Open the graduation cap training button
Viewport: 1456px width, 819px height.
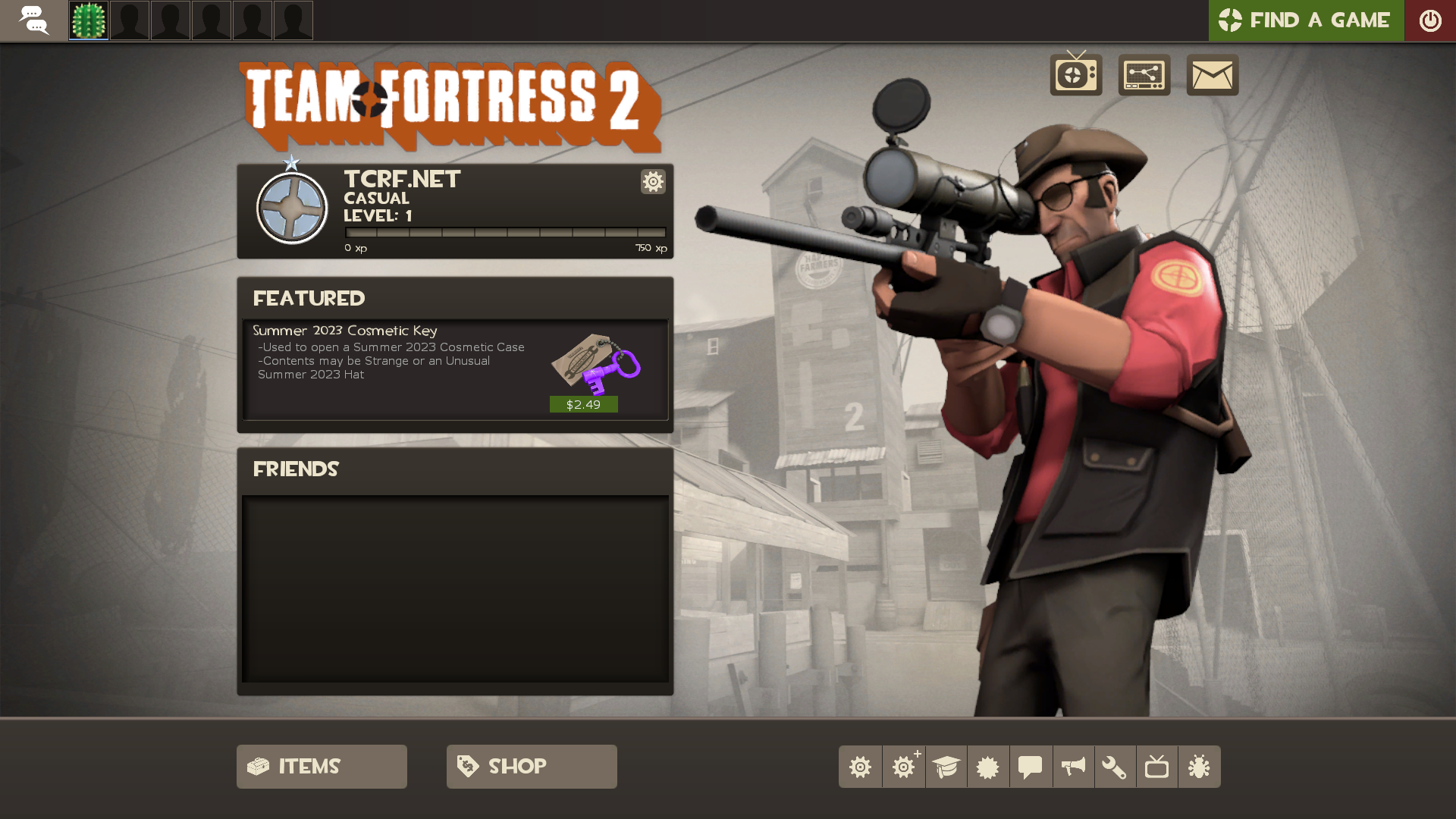946,767
